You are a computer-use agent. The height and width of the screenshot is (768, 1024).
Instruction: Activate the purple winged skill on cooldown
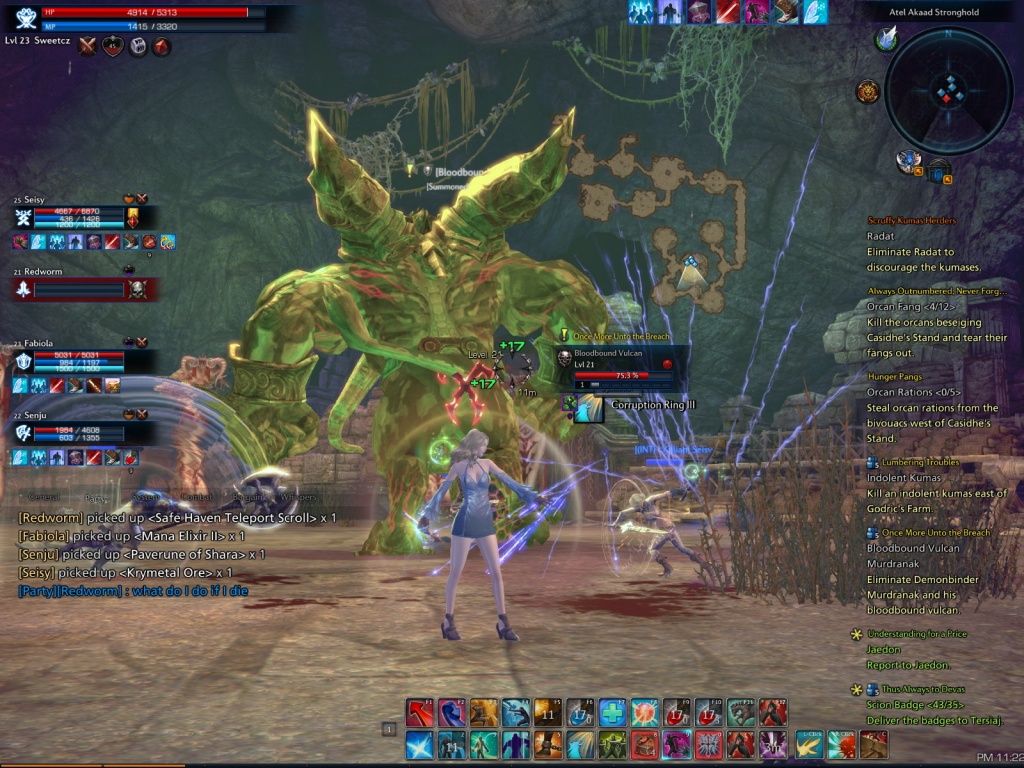pyautogui.click(x=772, y=744)
